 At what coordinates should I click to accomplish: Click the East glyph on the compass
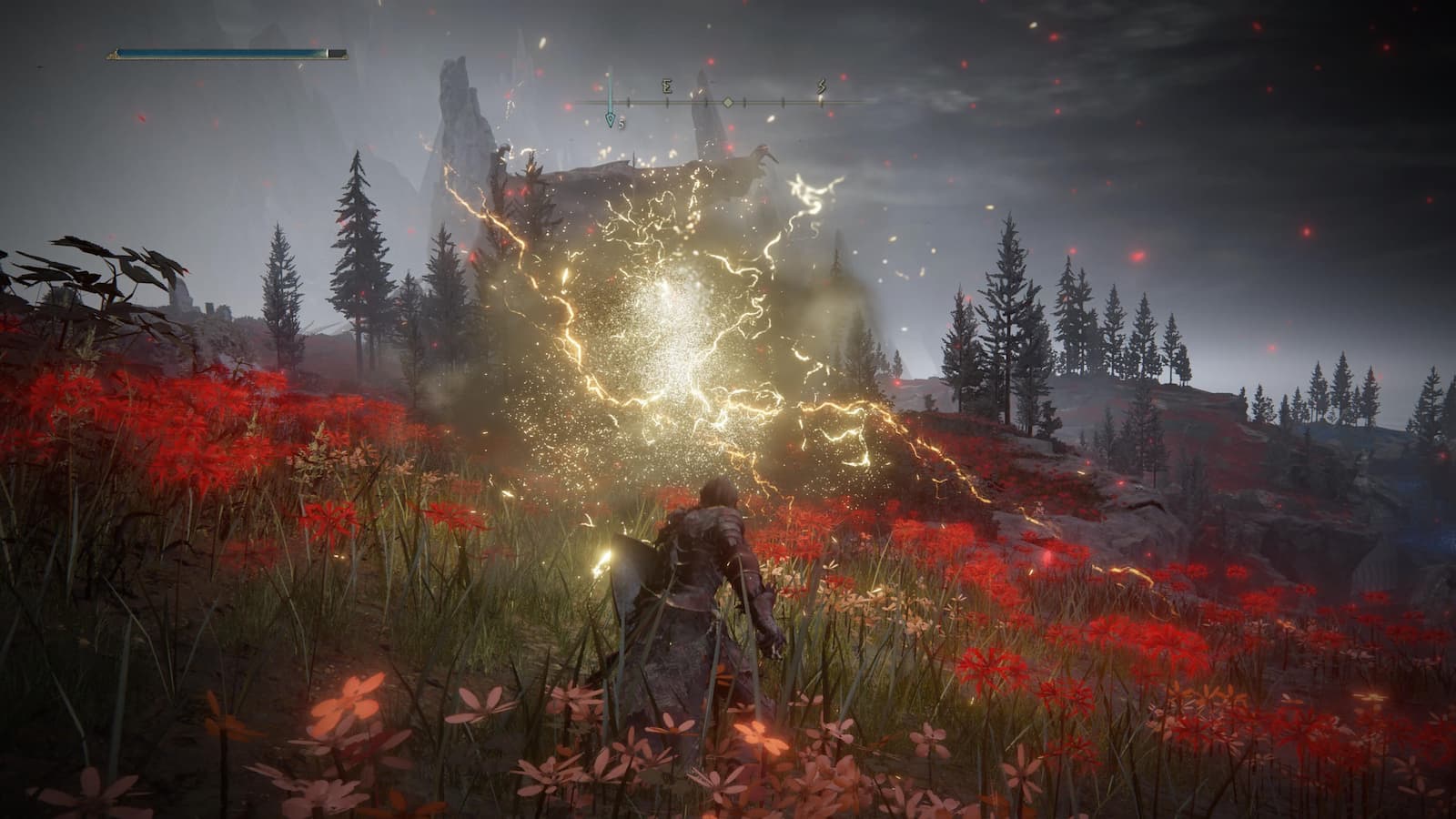tap(667, 87)
